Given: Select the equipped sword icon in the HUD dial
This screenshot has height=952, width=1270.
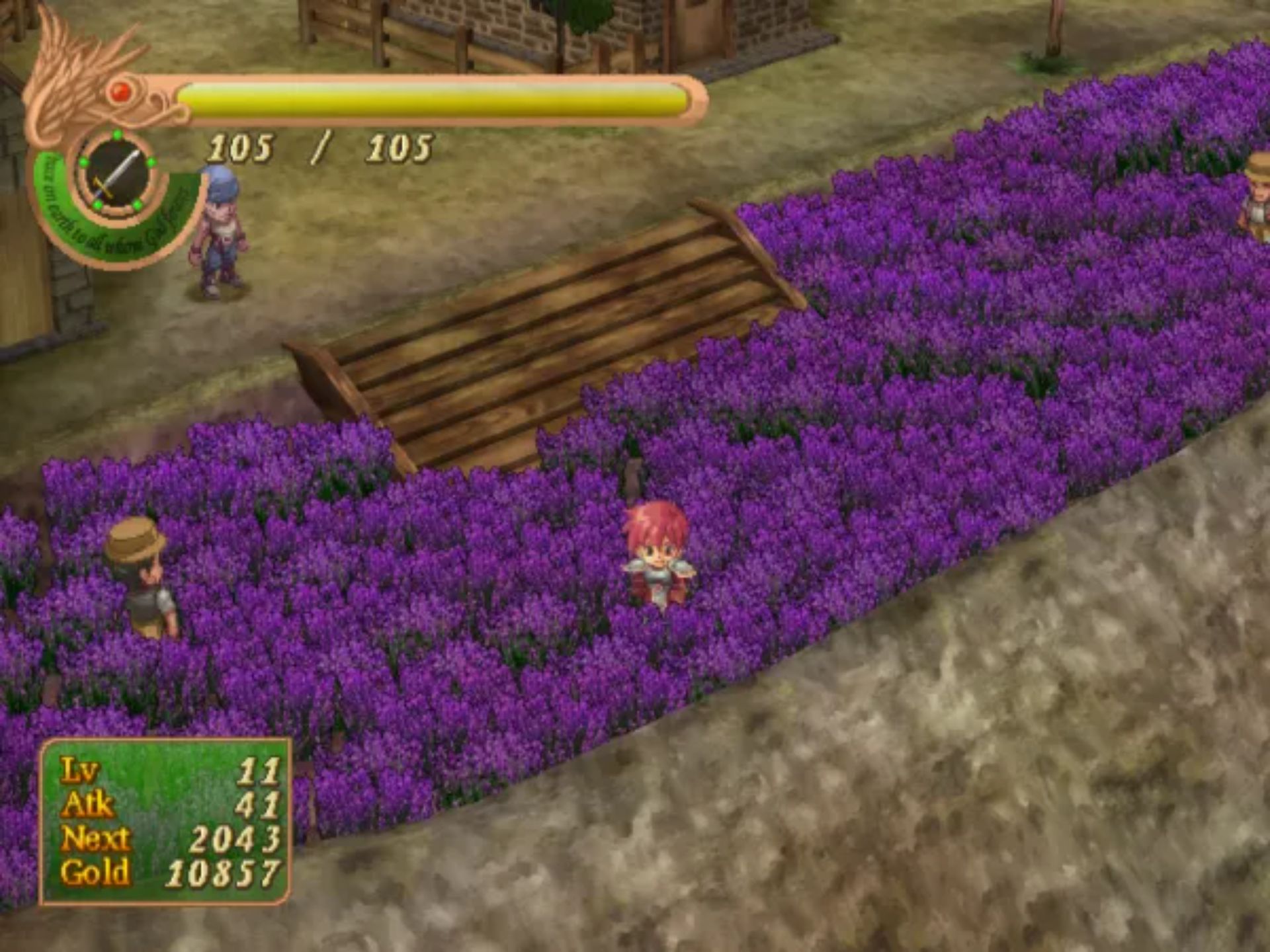Looking at the screenshot, I should 116,174.
